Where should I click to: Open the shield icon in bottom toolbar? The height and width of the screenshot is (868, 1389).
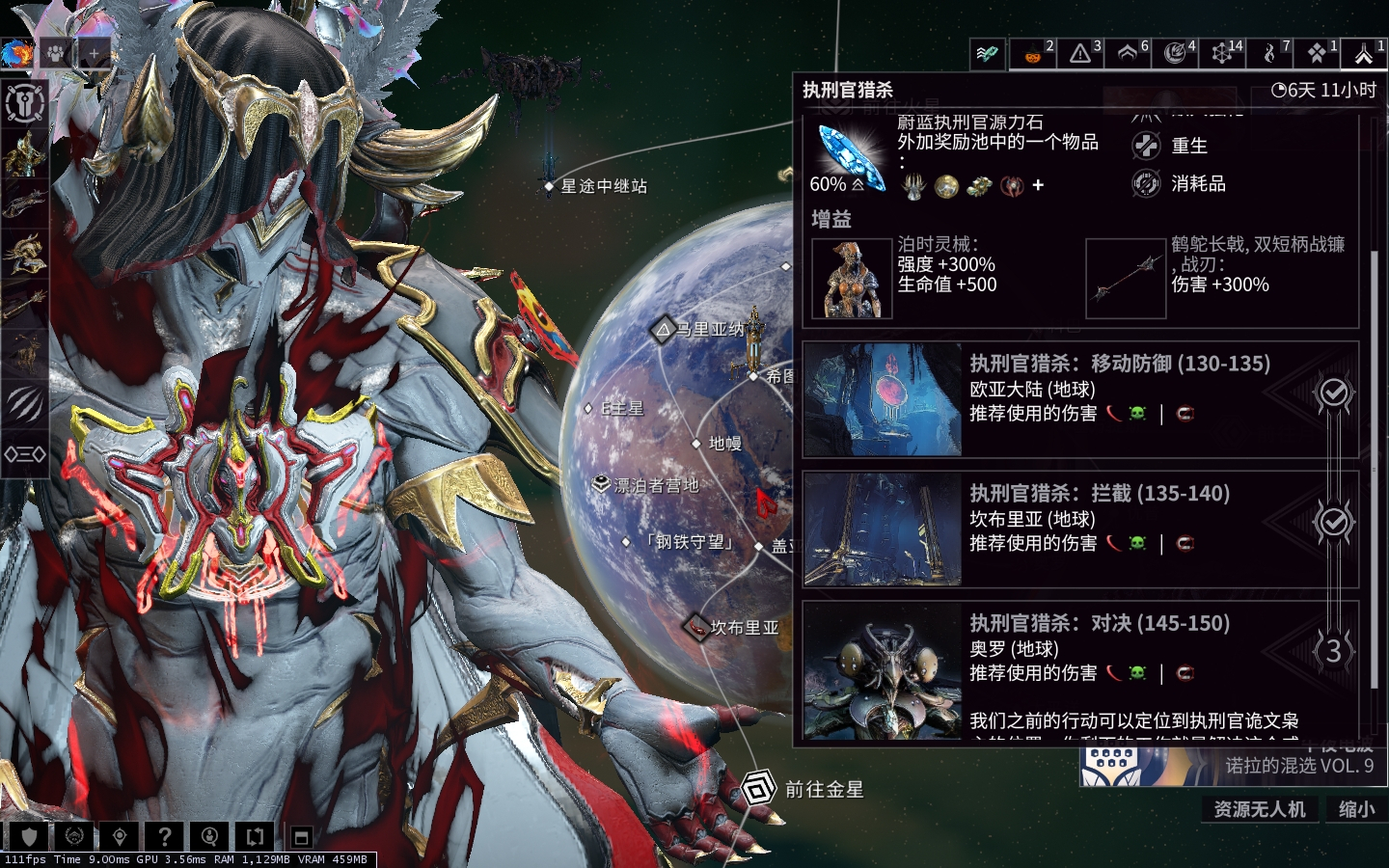coord(29,836)
